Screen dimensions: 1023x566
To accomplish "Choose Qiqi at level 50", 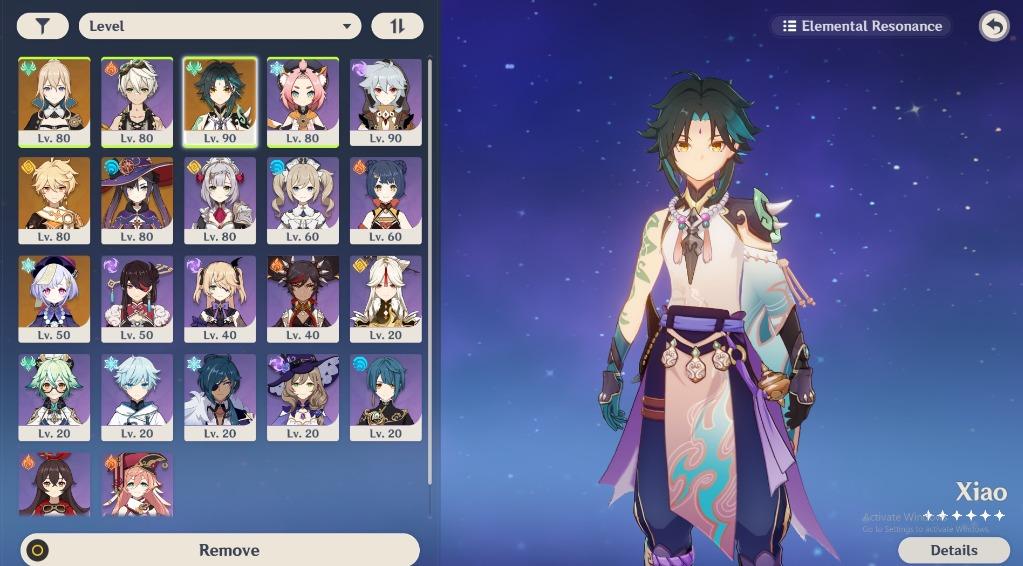I will pos(54,298).
